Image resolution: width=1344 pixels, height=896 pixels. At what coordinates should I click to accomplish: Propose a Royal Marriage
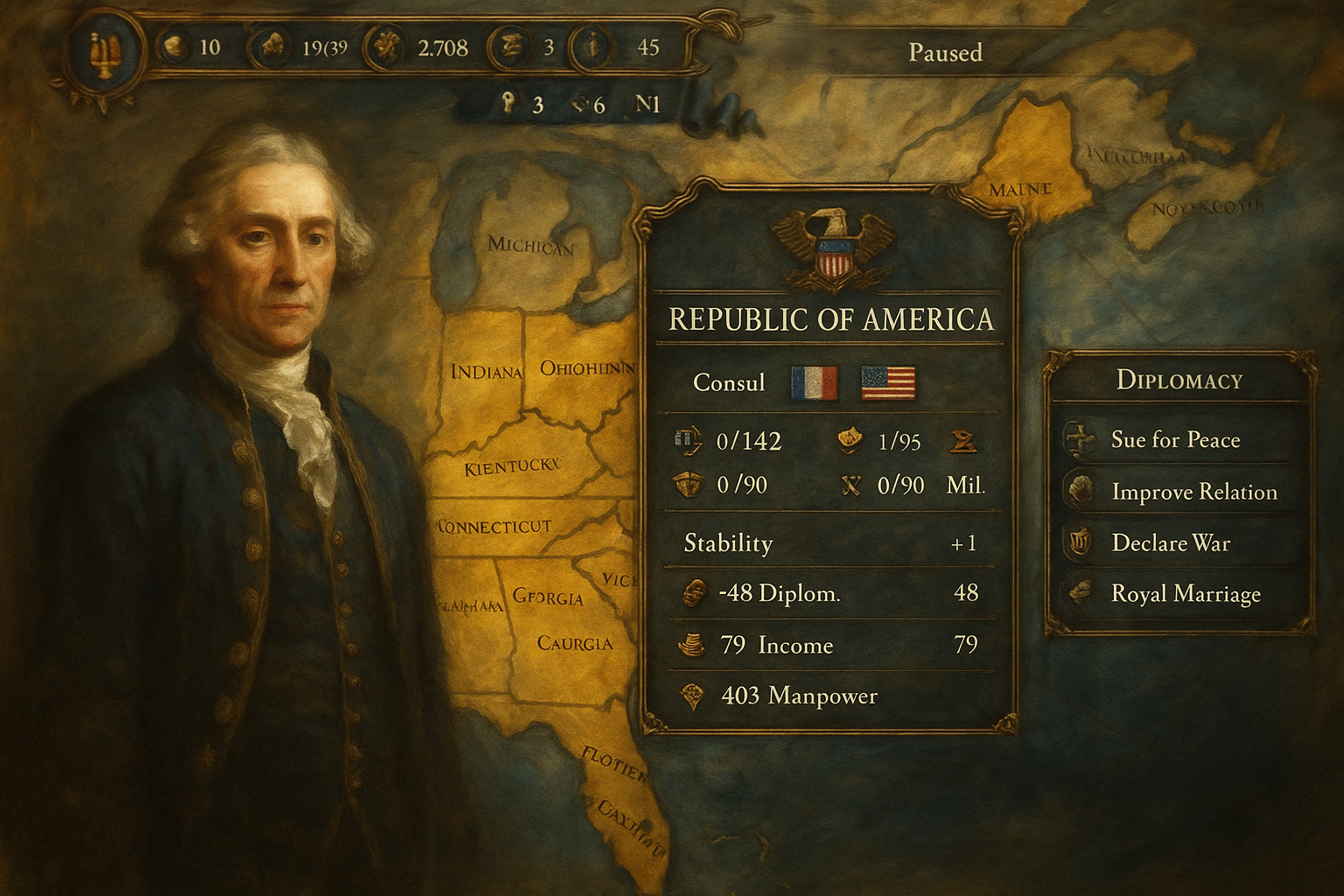(1185, 594)
